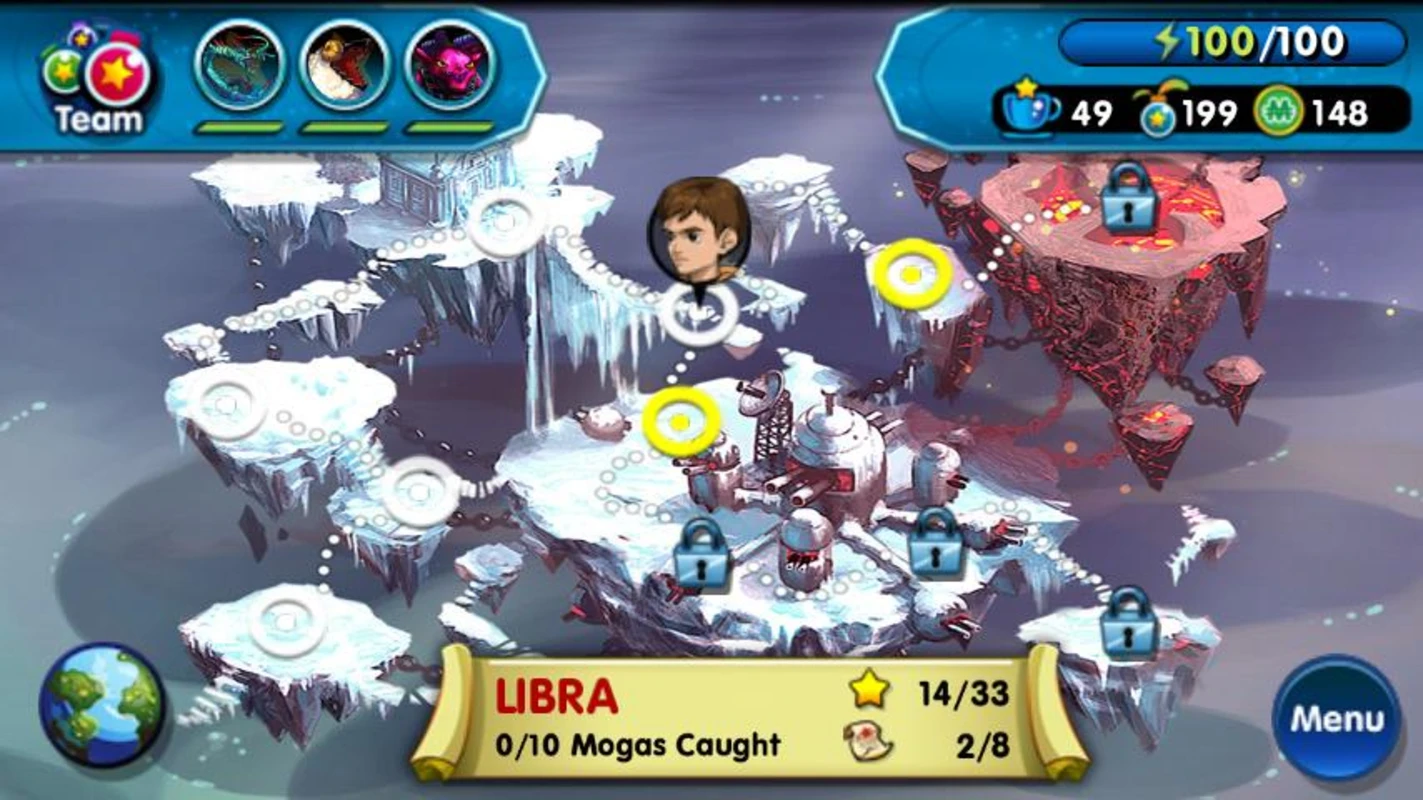The height and width of the screenshot is (800, 1423).
Task: Open the white node below the player avatar
Action: (700, 316)
